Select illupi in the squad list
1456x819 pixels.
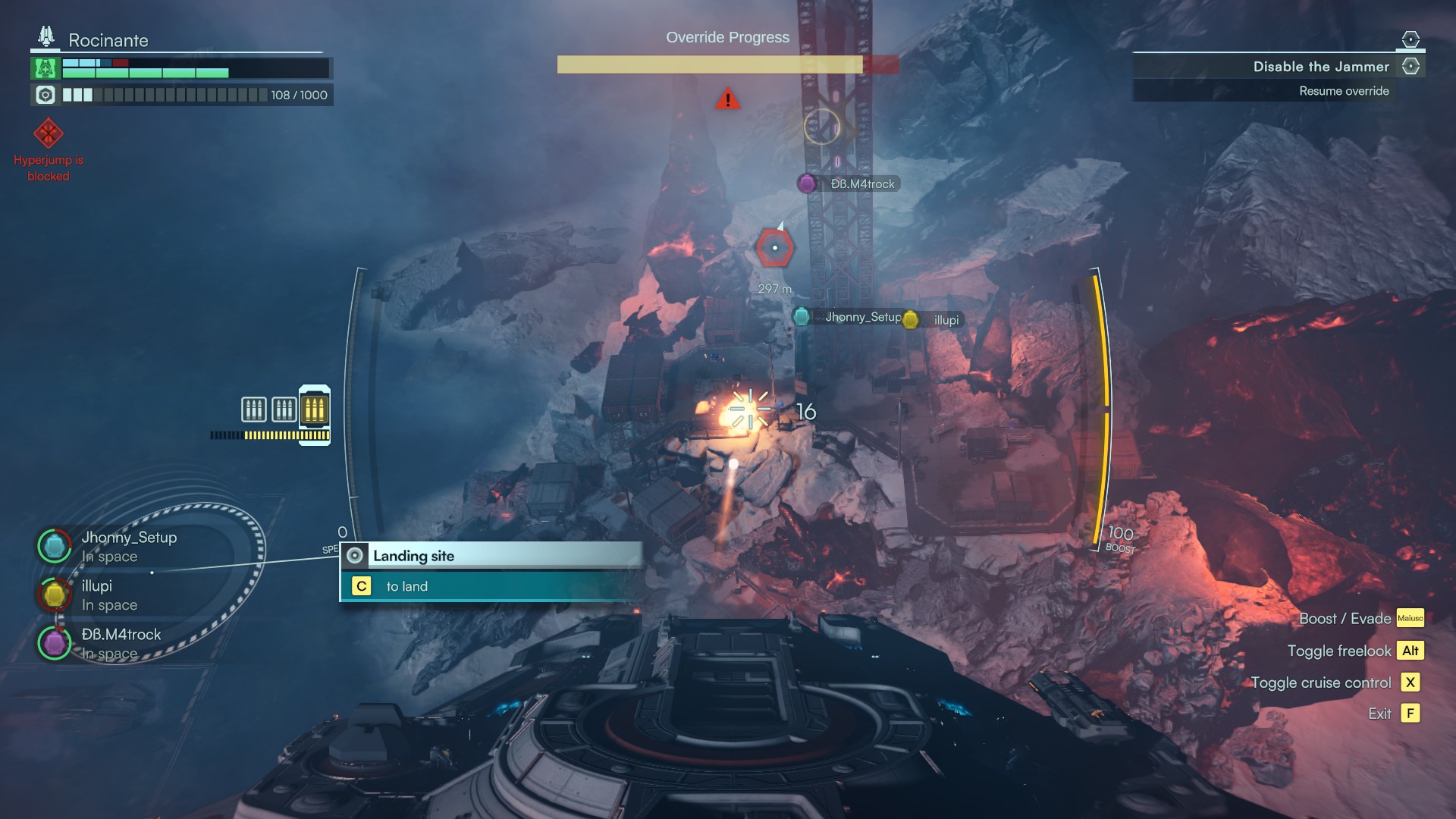[97, 586]
